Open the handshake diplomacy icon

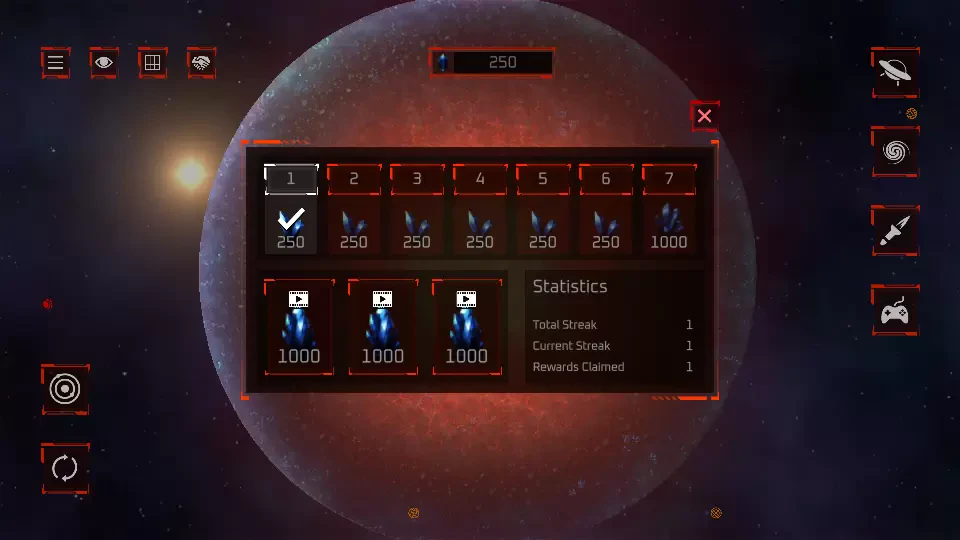201,63
